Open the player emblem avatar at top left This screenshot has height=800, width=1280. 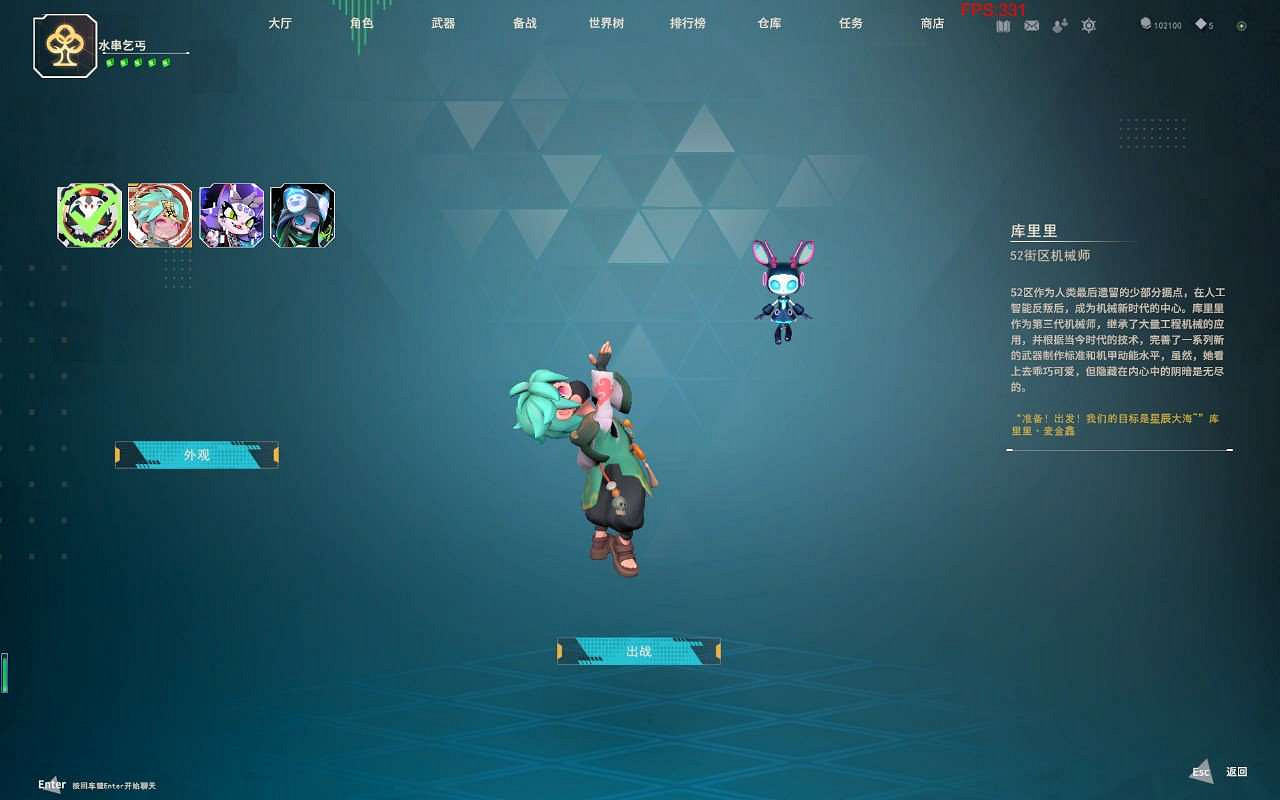(67, 44)
